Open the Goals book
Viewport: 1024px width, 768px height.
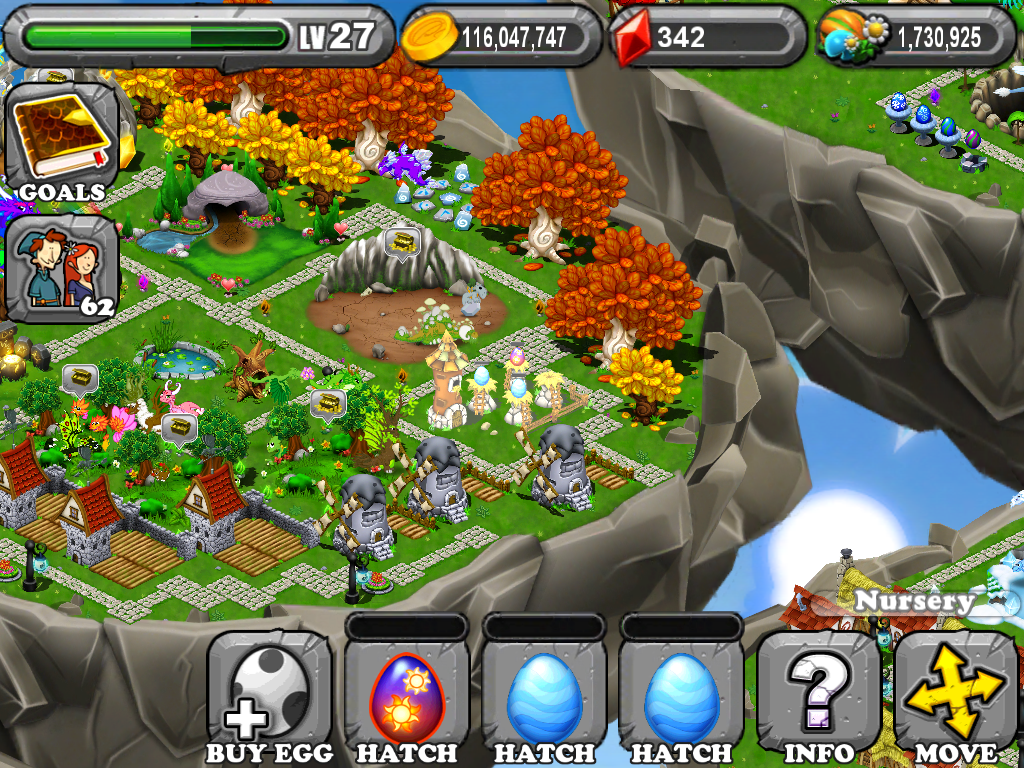[x=63, y=141]
